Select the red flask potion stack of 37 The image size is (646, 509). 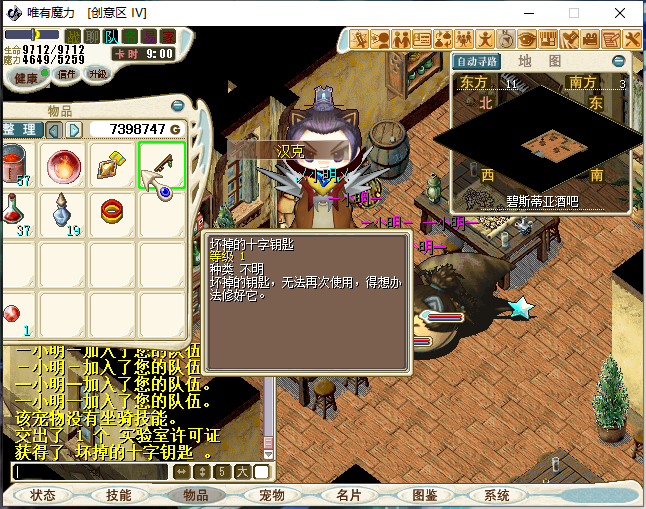coord(14,212)
